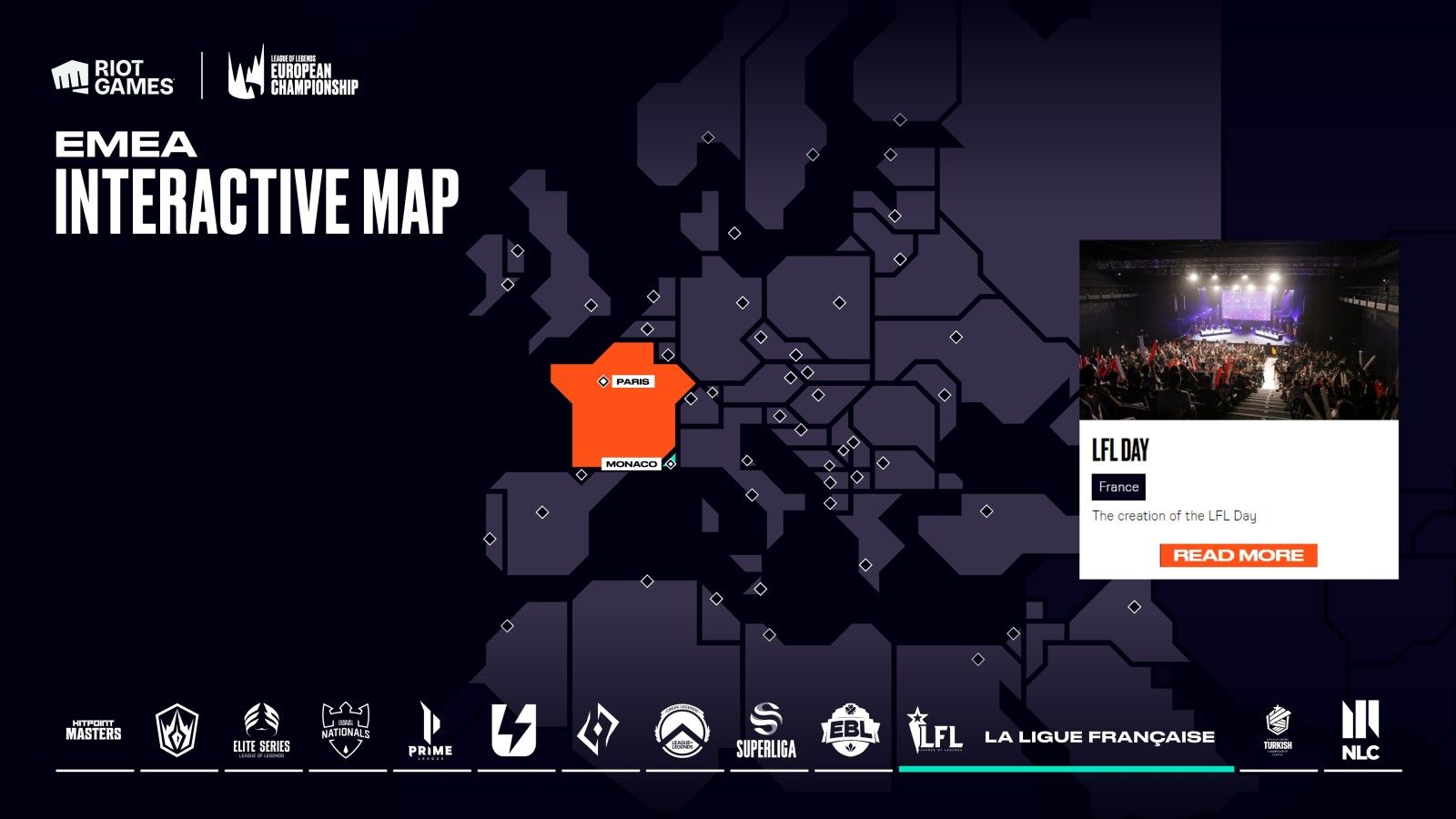Select the La Ligue Française tab
The width and height of the screenshot is (1456, 819).
pyautogui.click(x=1065, y=735)
